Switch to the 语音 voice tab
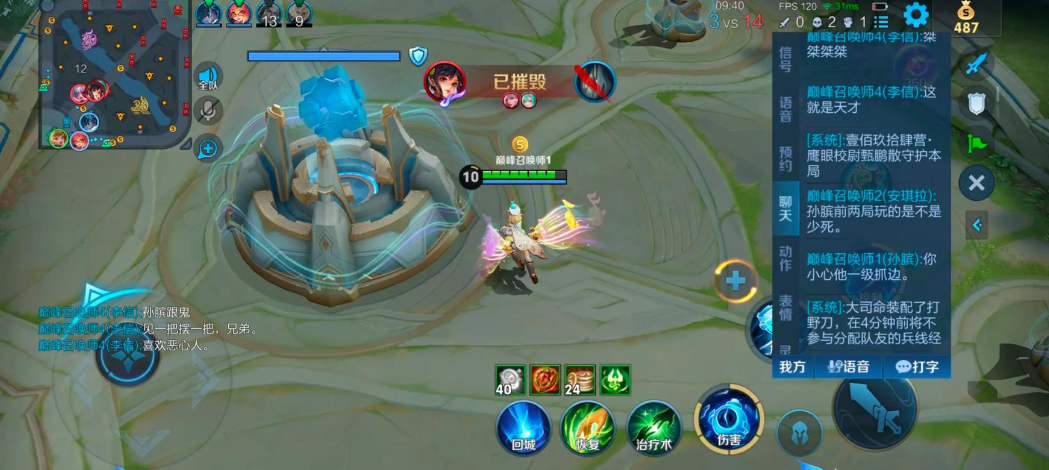Image resolution: width=1049 pixels, height=470 pixels. pos(786,108)
